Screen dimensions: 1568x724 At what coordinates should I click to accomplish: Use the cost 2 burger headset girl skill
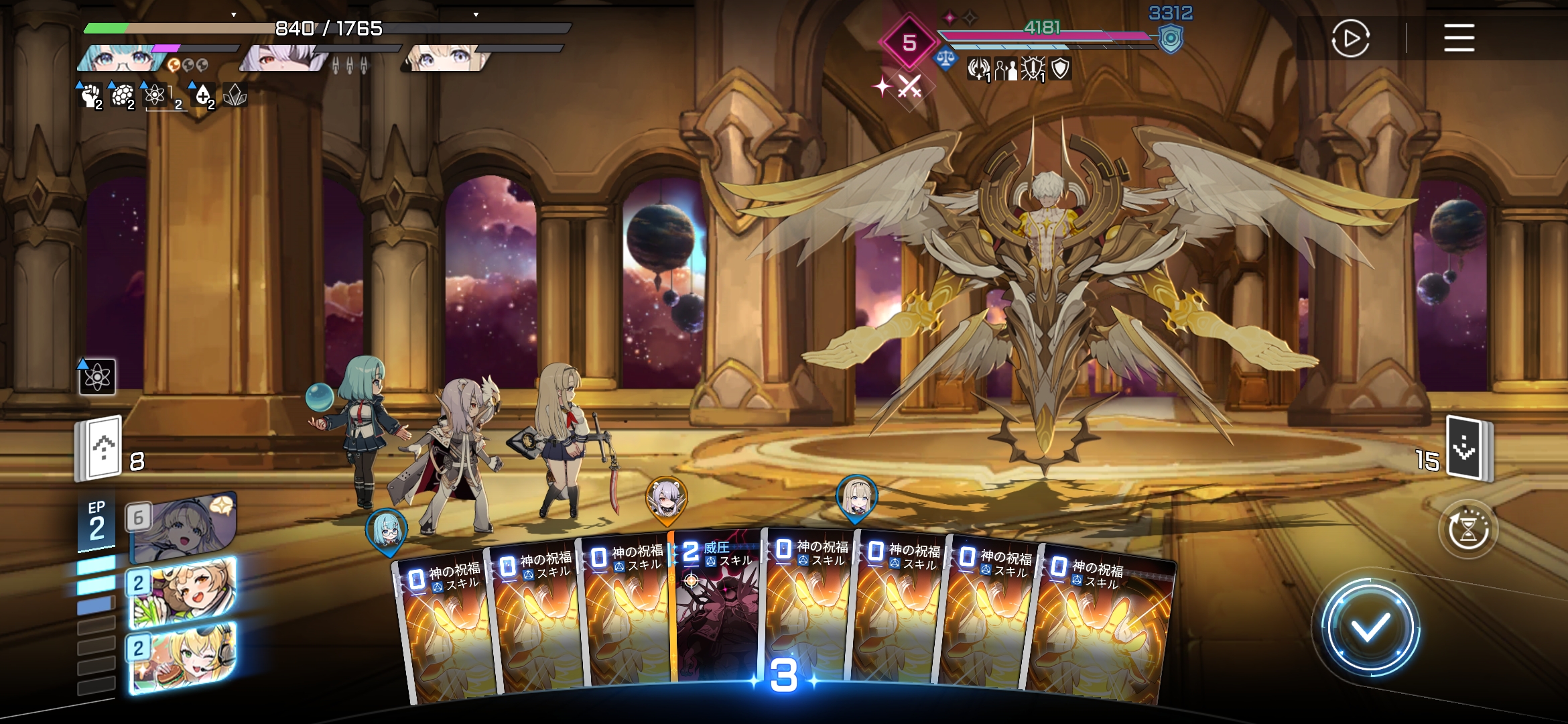(182, 657)
